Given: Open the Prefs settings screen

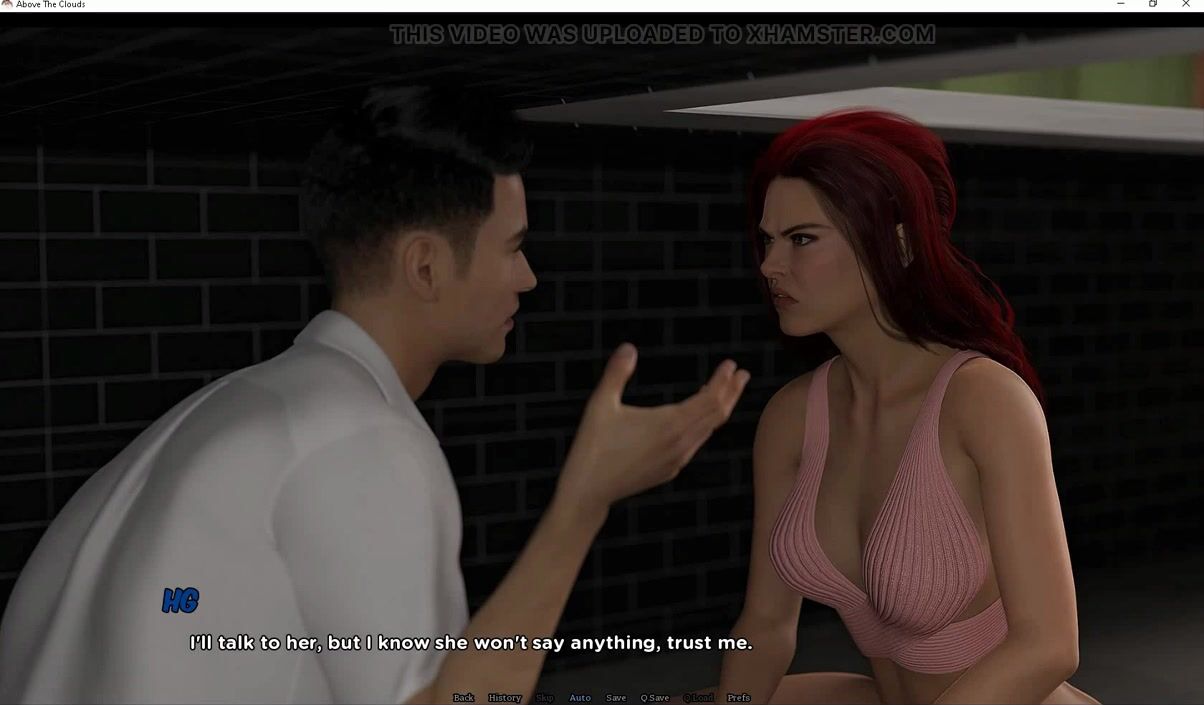Looking at the screenshot, I should [738, 698].
